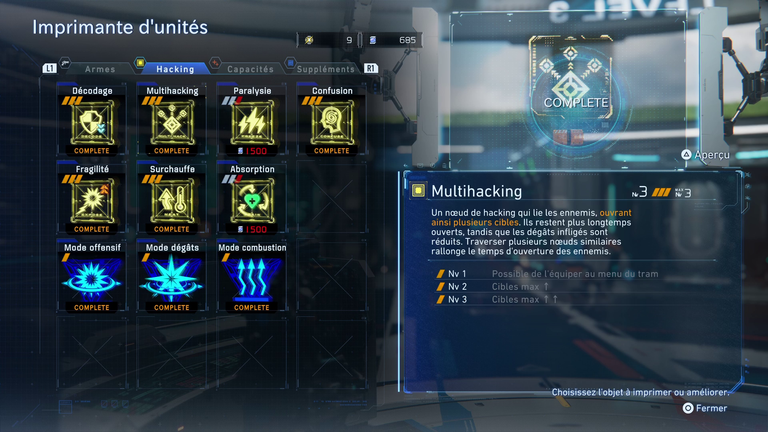Select the Fragilité unit tile
This screenshot has width=768, height=432.
(x=92, y=200)
